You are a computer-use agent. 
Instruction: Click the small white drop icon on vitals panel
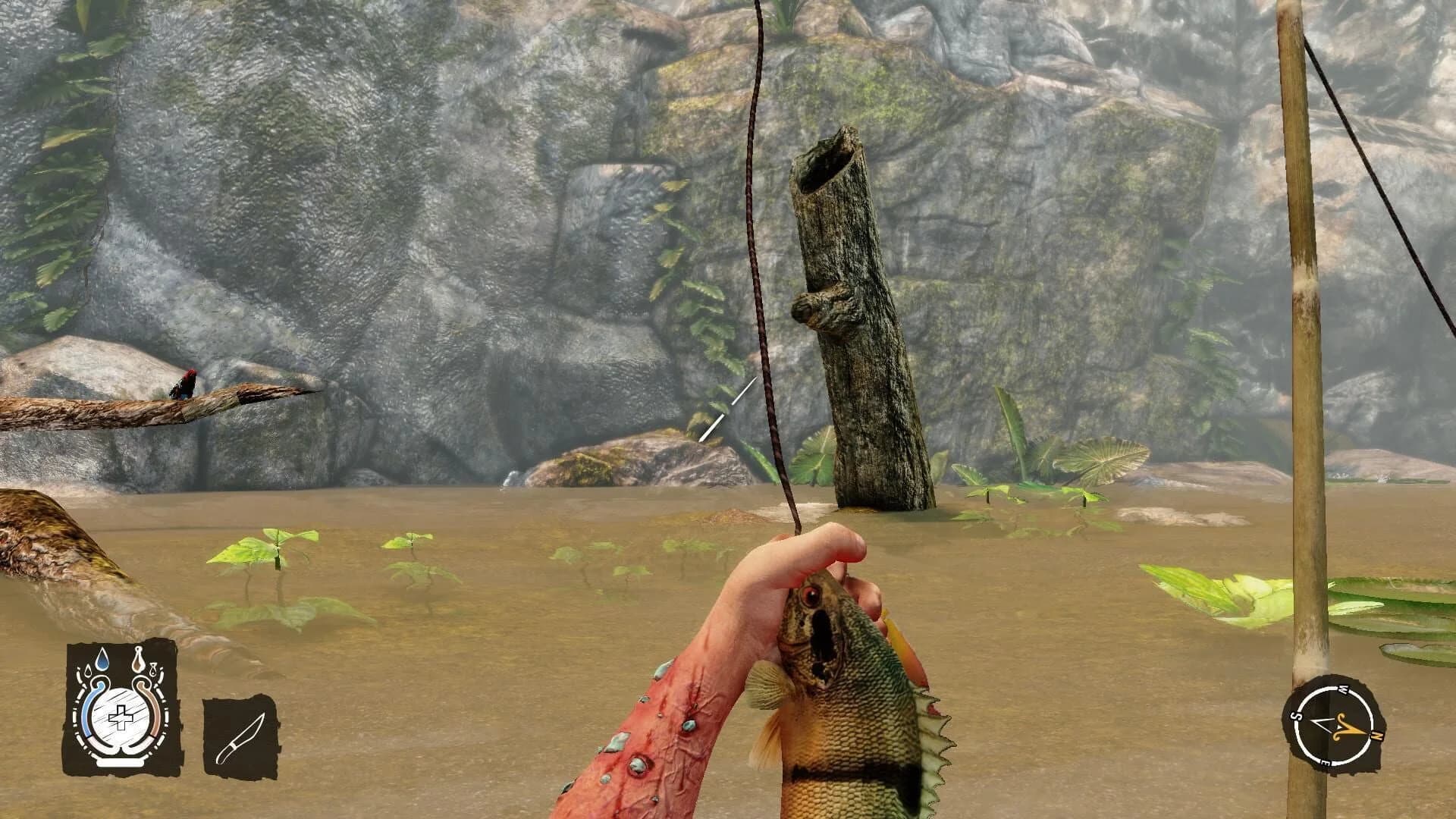point(153,670)
